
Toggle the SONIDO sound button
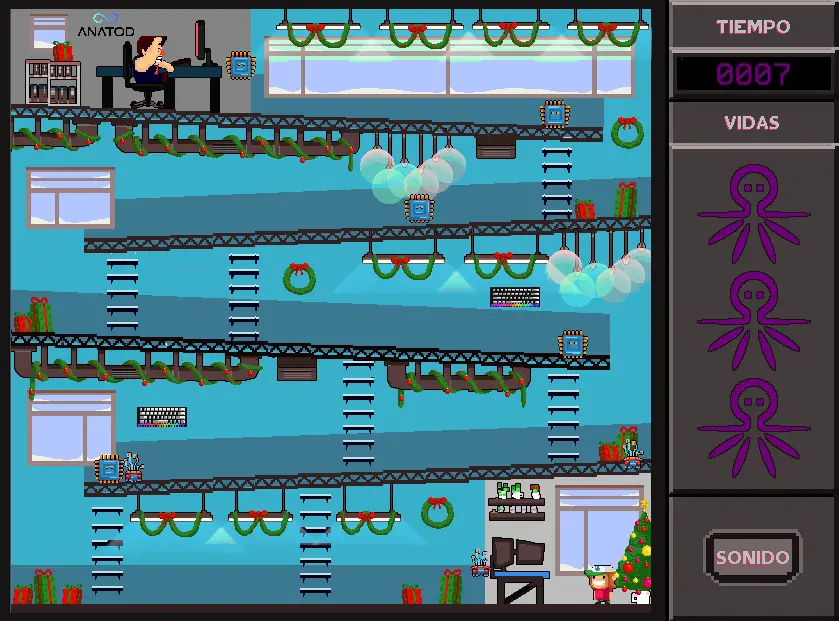(x=752, y=557)
